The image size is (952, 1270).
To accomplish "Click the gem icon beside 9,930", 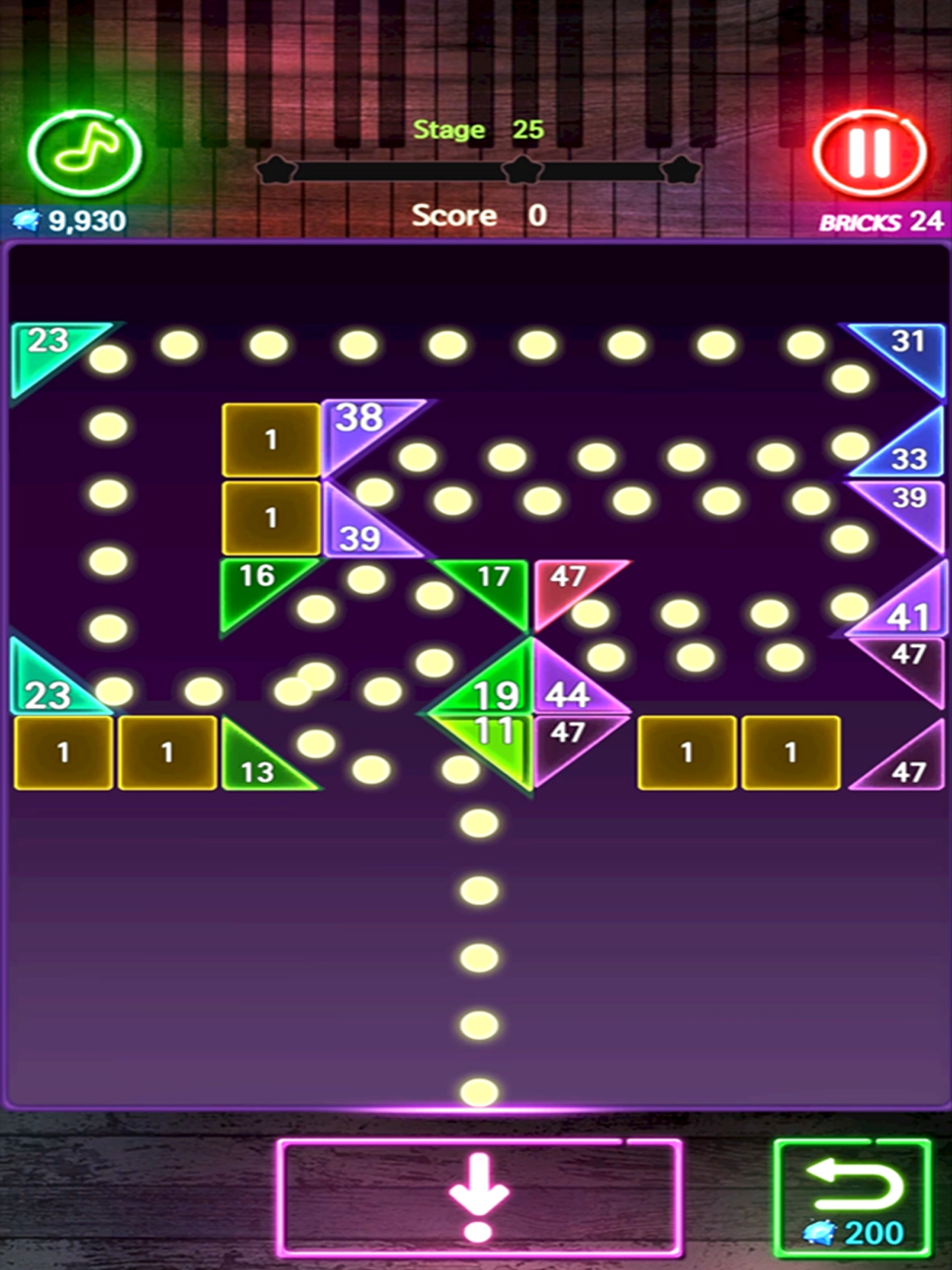I will click(x=24, y=218).
